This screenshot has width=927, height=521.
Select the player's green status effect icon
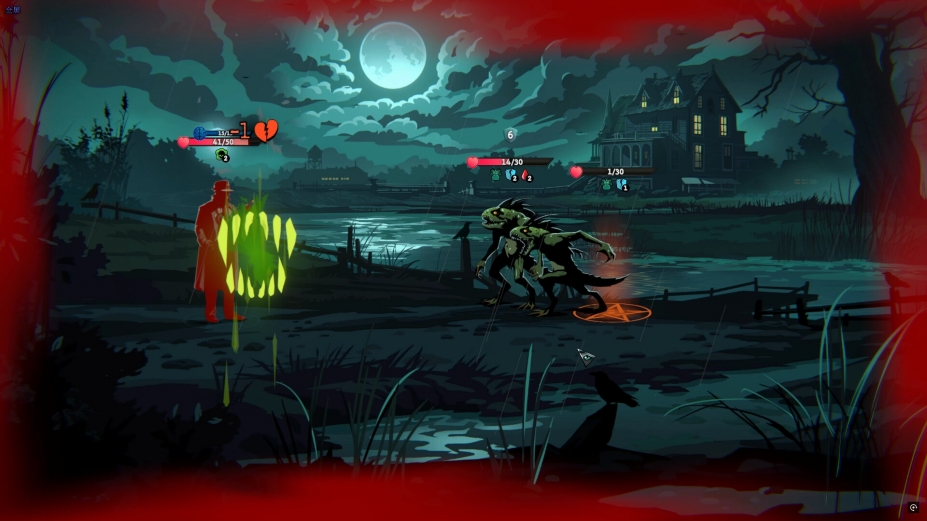click(221, 155)
